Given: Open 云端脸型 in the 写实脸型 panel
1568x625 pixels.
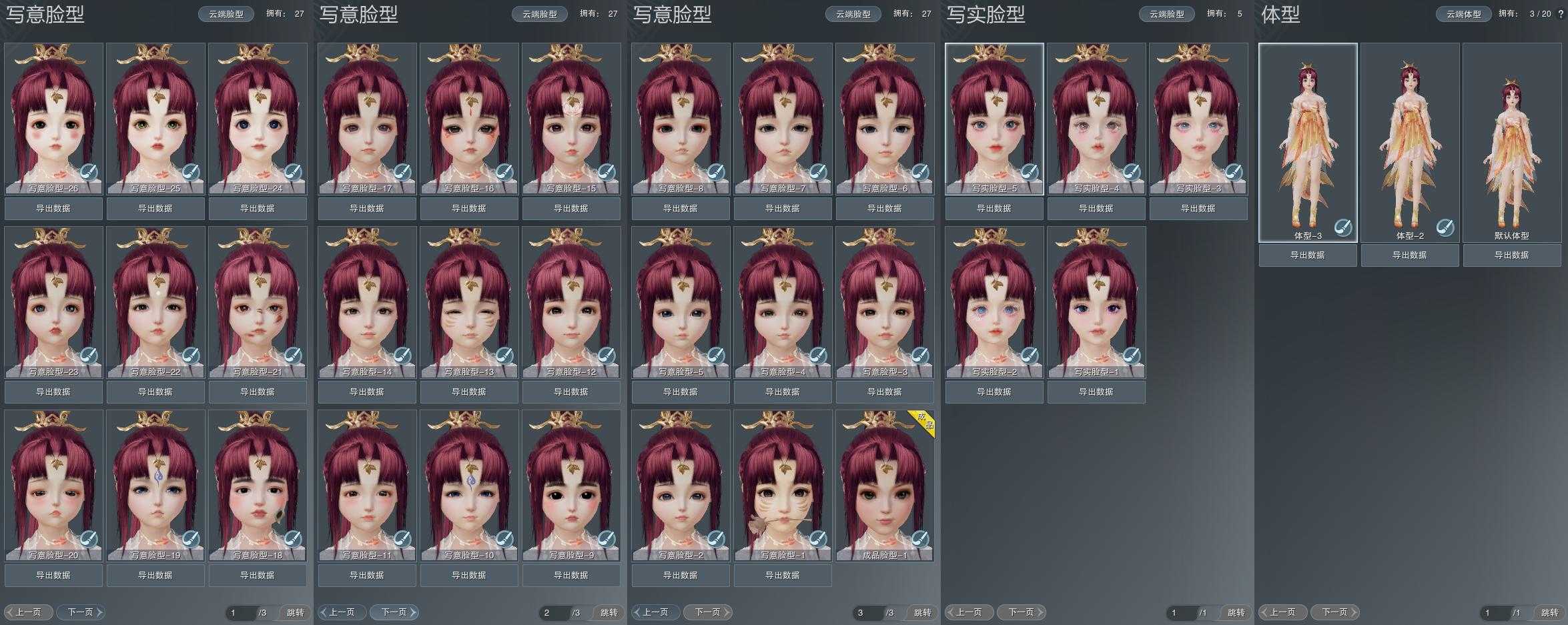Looking at the screenshot, I should [x=1166, y=14].
